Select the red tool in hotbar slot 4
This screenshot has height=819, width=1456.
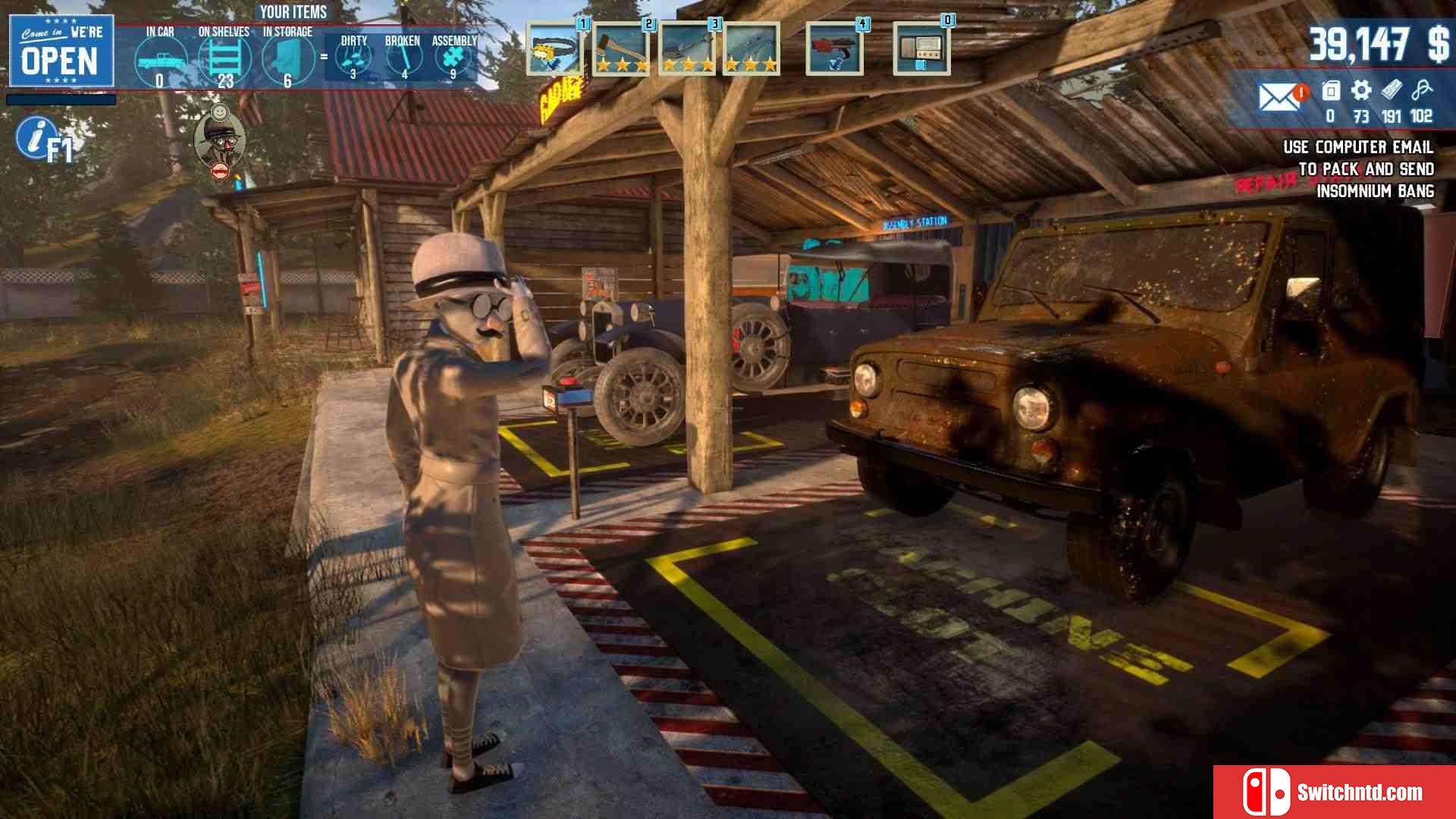click(x=834, y=49)
